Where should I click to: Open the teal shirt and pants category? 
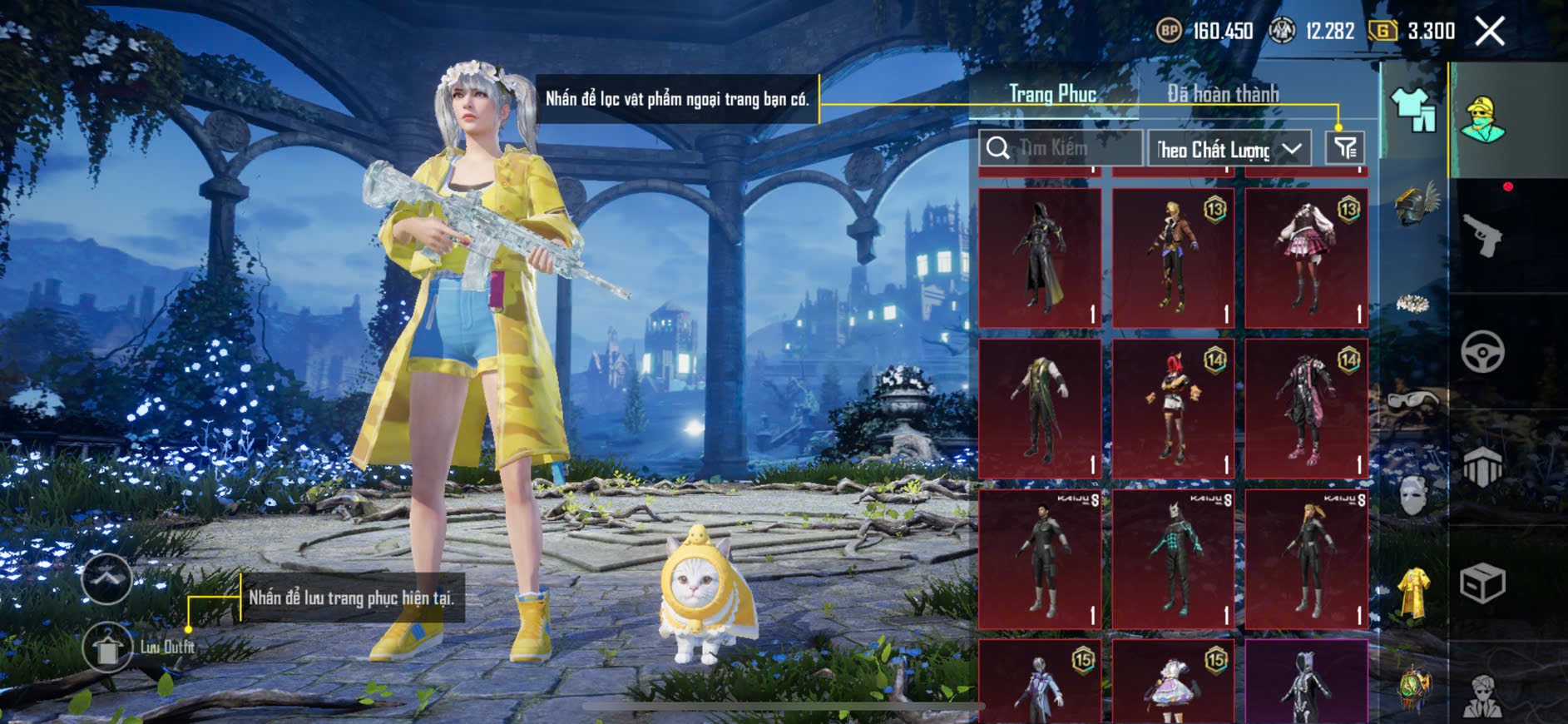[1413, 109]
